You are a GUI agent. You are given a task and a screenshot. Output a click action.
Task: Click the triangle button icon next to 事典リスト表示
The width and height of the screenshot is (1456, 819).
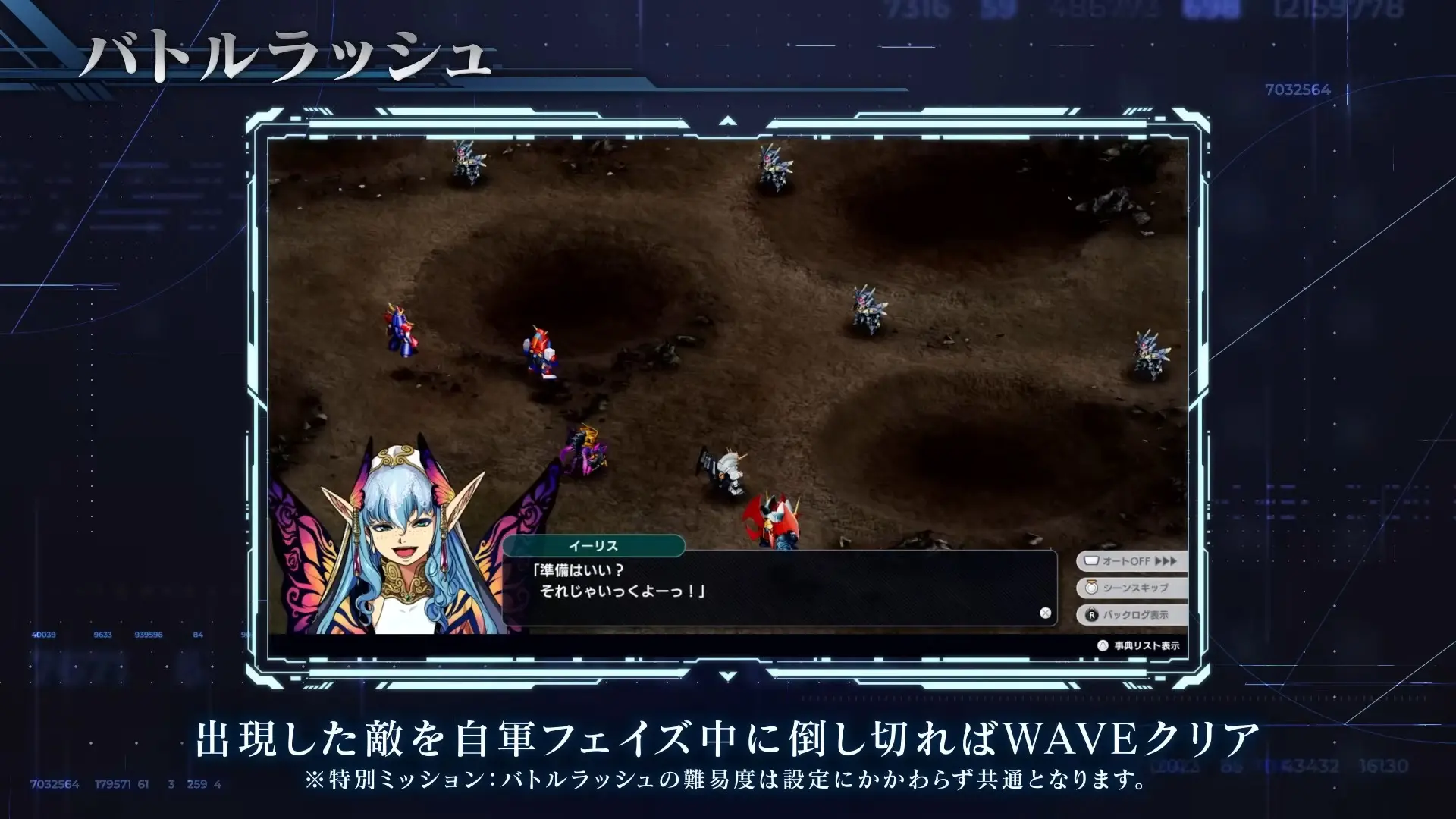pyautogui.click(x=1101, y=645)
